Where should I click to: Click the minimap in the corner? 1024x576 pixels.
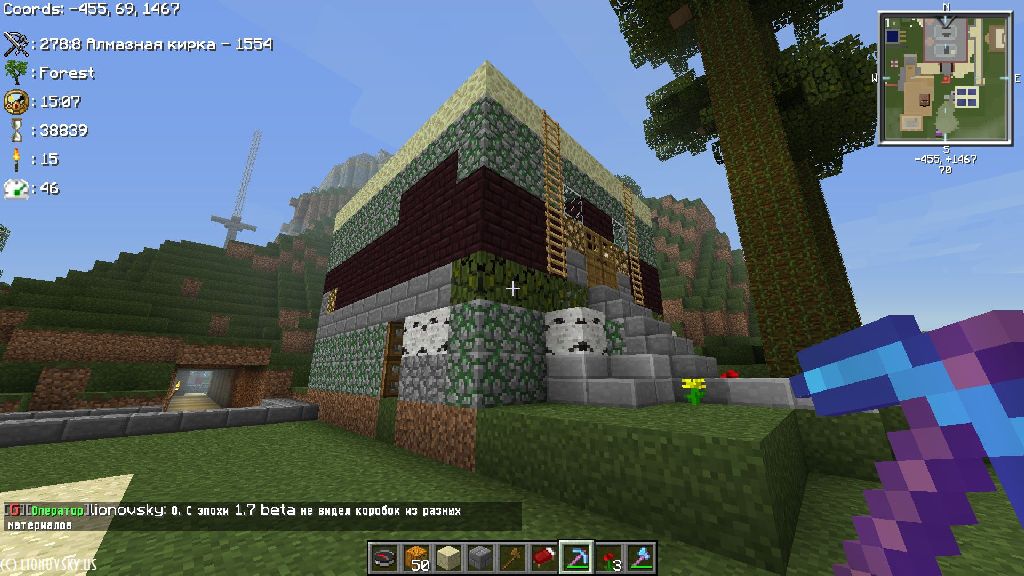945,78
